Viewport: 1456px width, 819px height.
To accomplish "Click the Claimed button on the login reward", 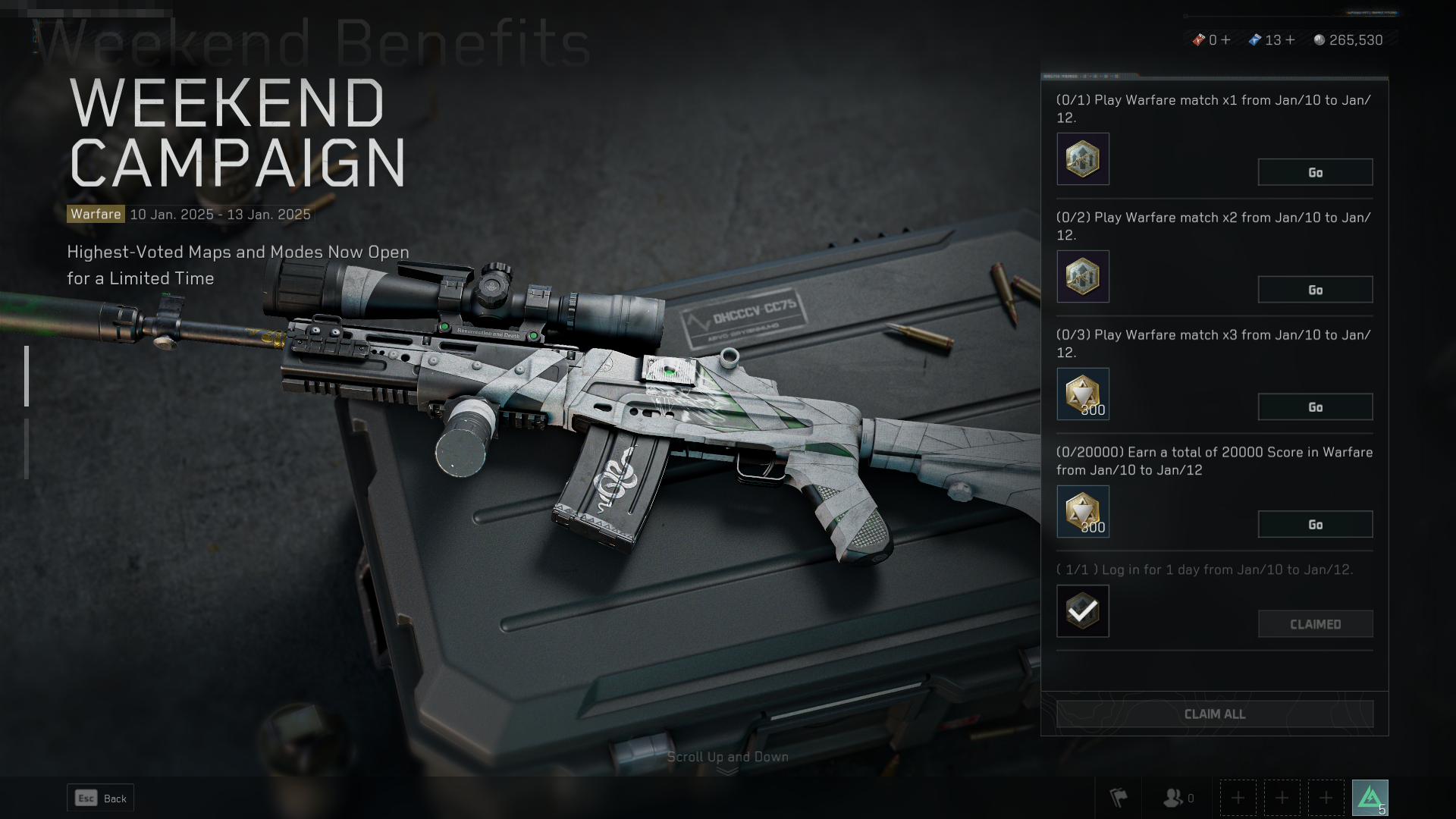I will pos(1315,623).
